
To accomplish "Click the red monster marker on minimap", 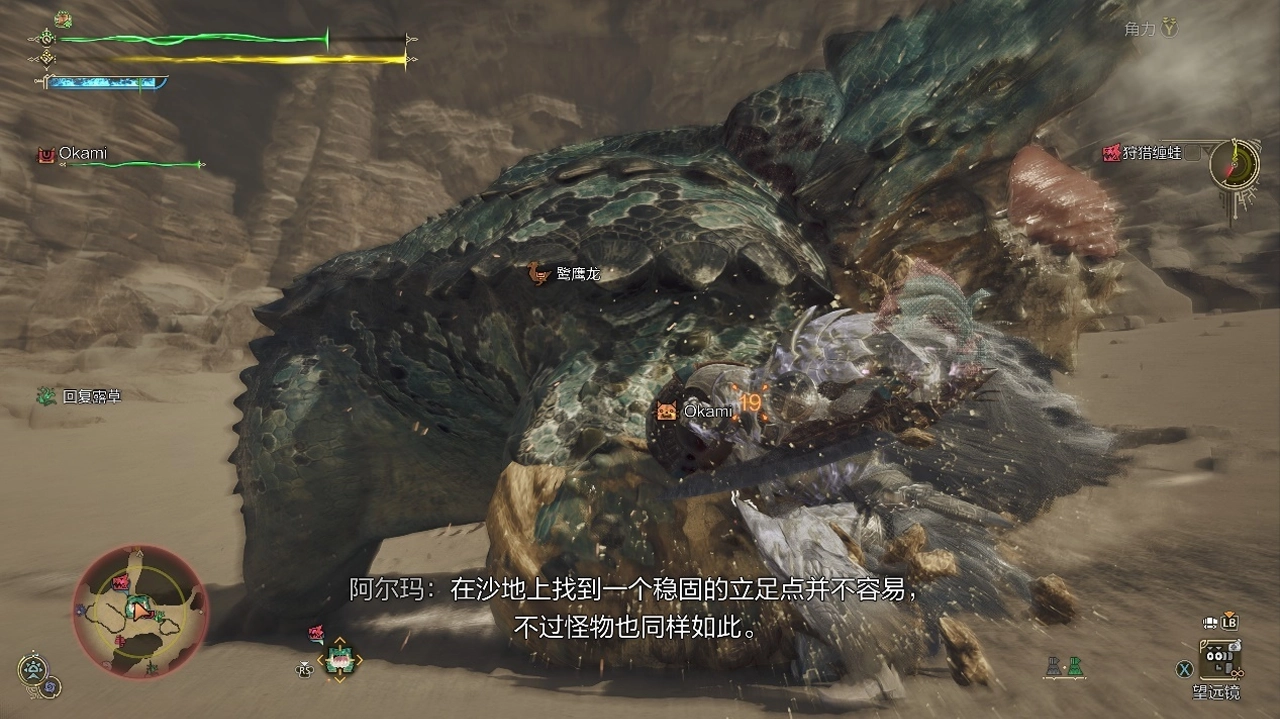I will click(121, 582).
